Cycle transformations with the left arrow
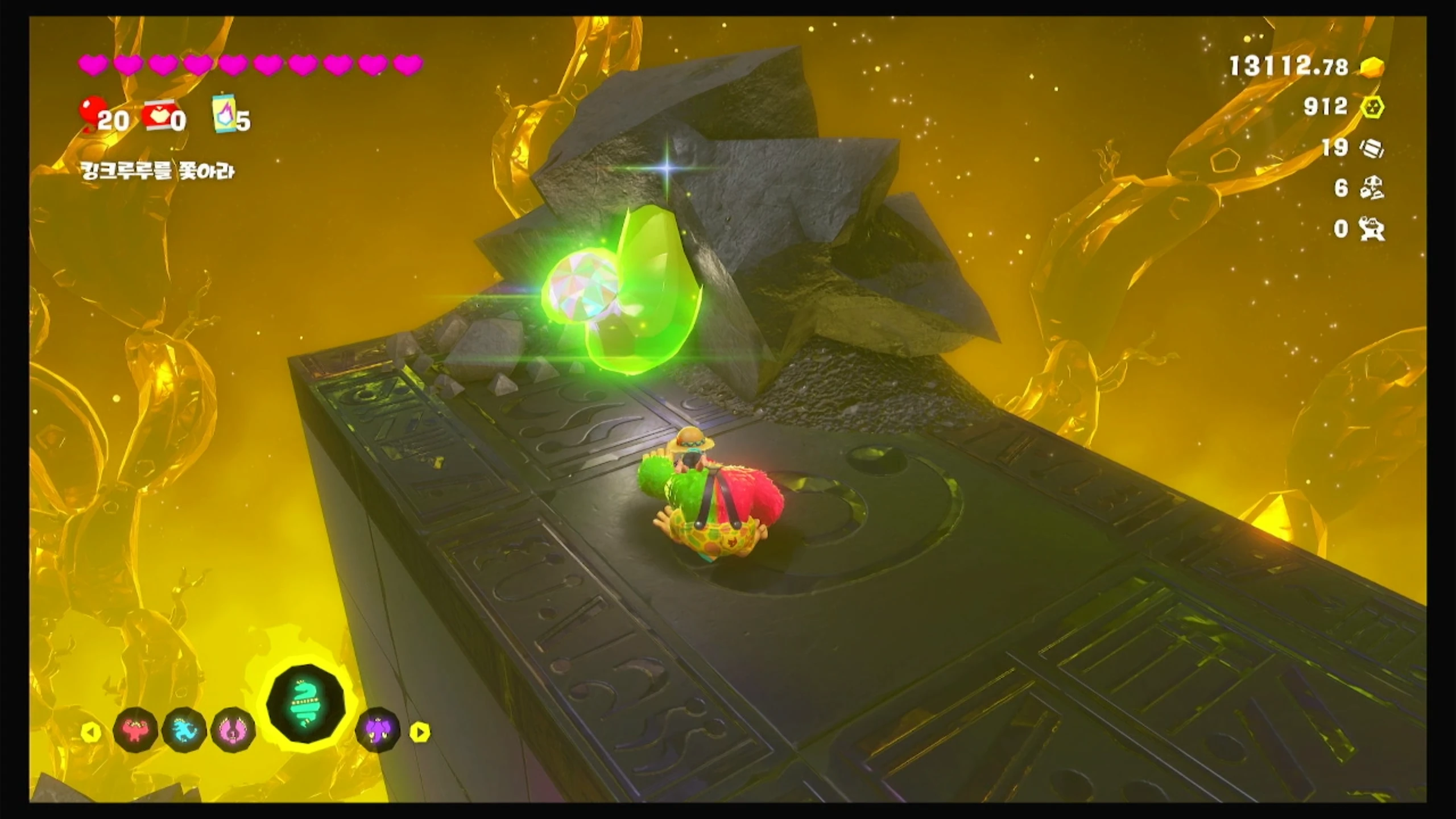The height and width of the screenshot is (819, 1456). click(91, 732)
